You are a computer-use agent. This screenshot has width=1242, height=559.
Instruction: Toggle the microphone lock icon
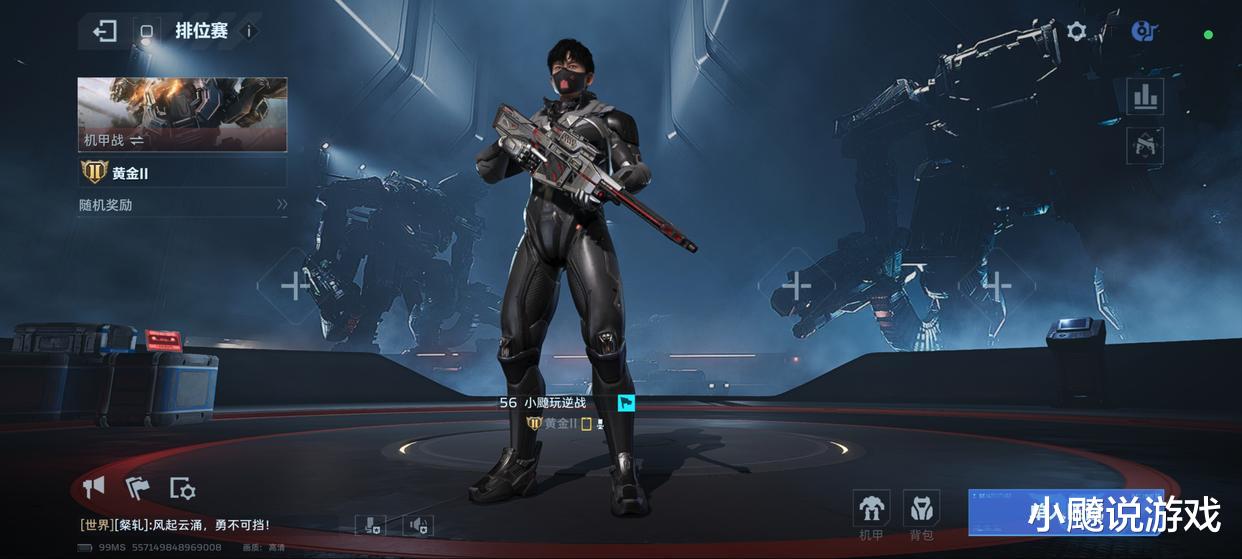[x=370, y=525]
